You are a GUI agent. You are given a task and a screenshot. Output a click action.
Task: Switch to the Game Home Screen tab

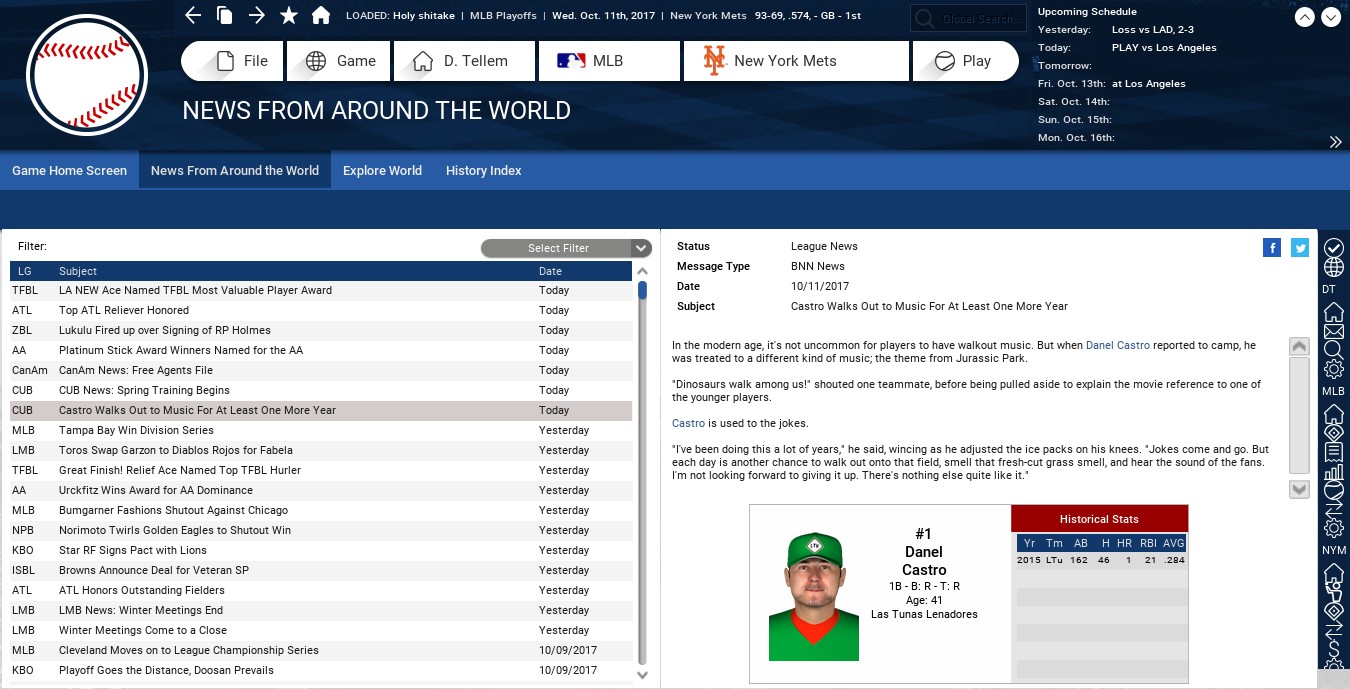click(69, 171)
